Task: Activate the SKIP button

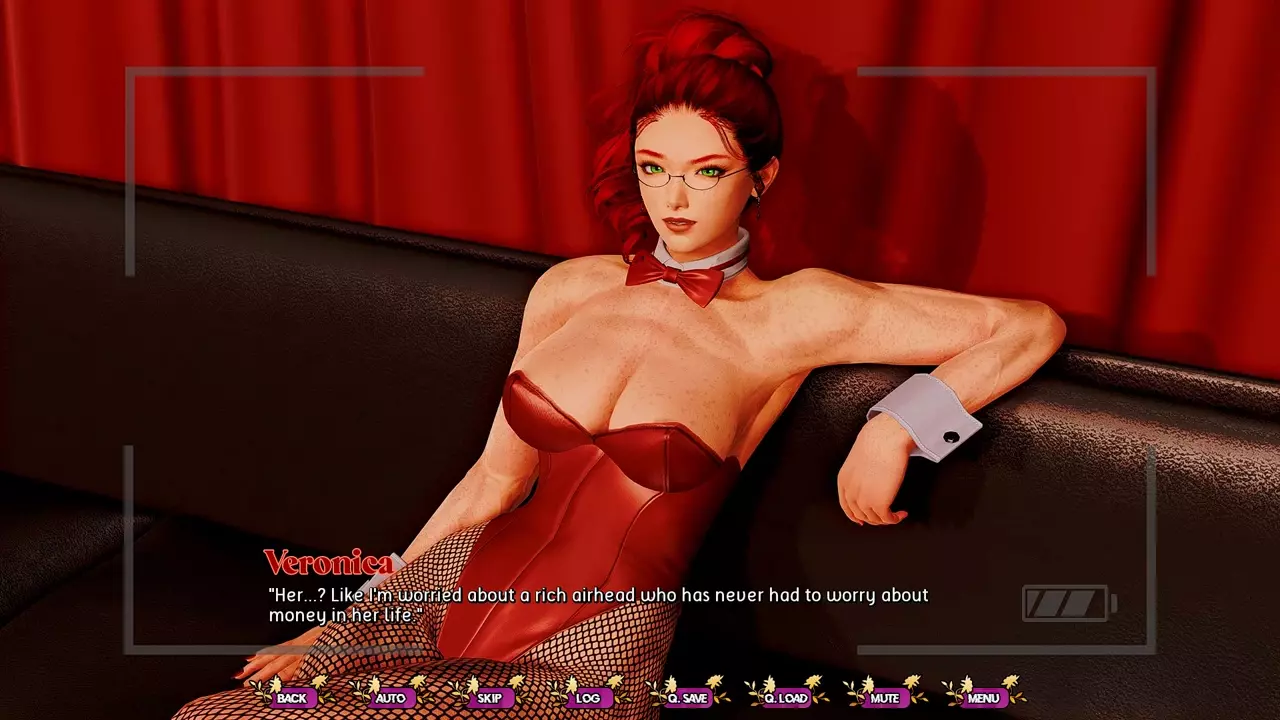Action: pyautogui.click(x=489, y=697)
